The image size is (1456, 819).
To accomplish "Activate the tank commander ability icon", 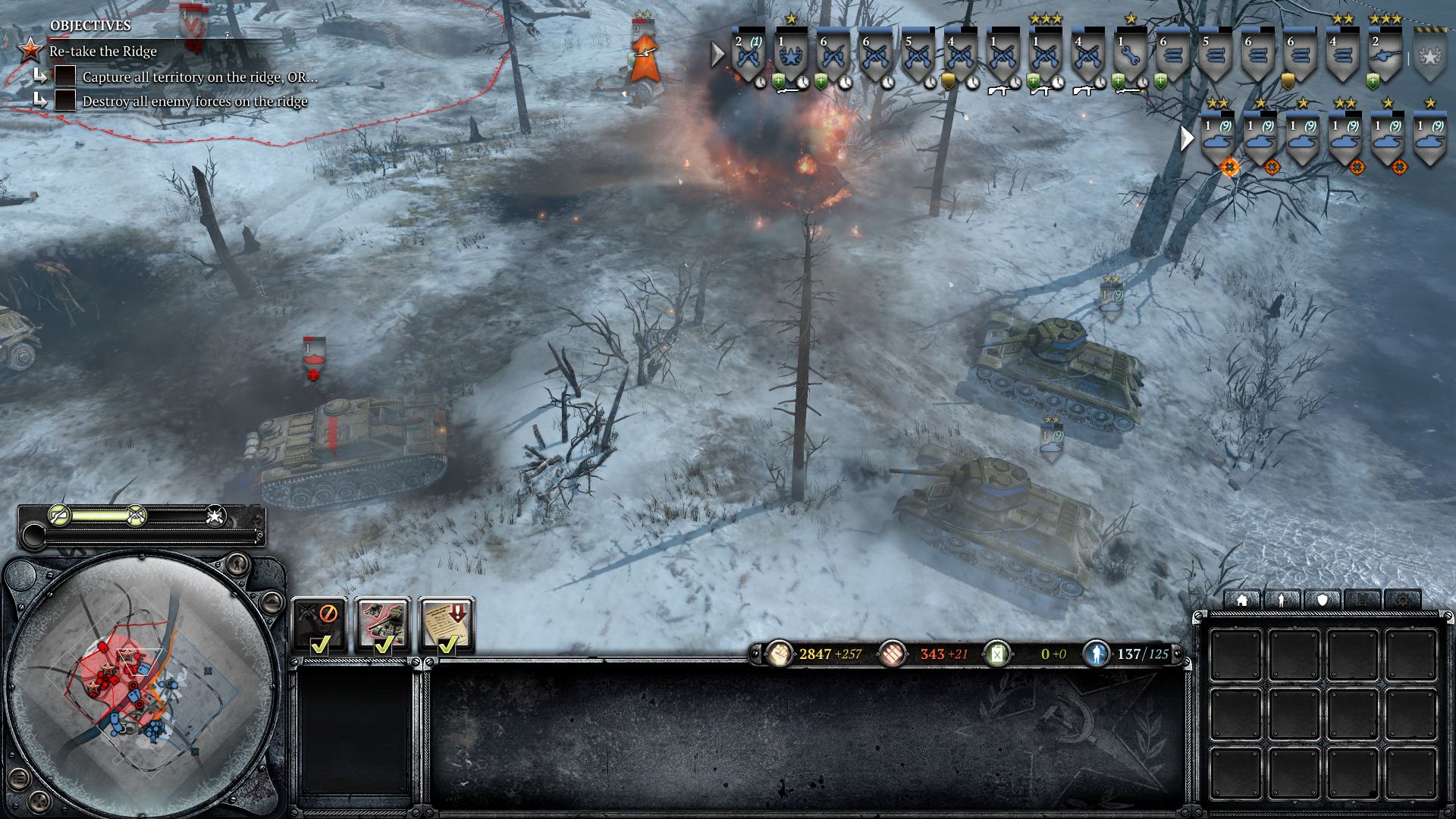I will (x=383, y=625).
